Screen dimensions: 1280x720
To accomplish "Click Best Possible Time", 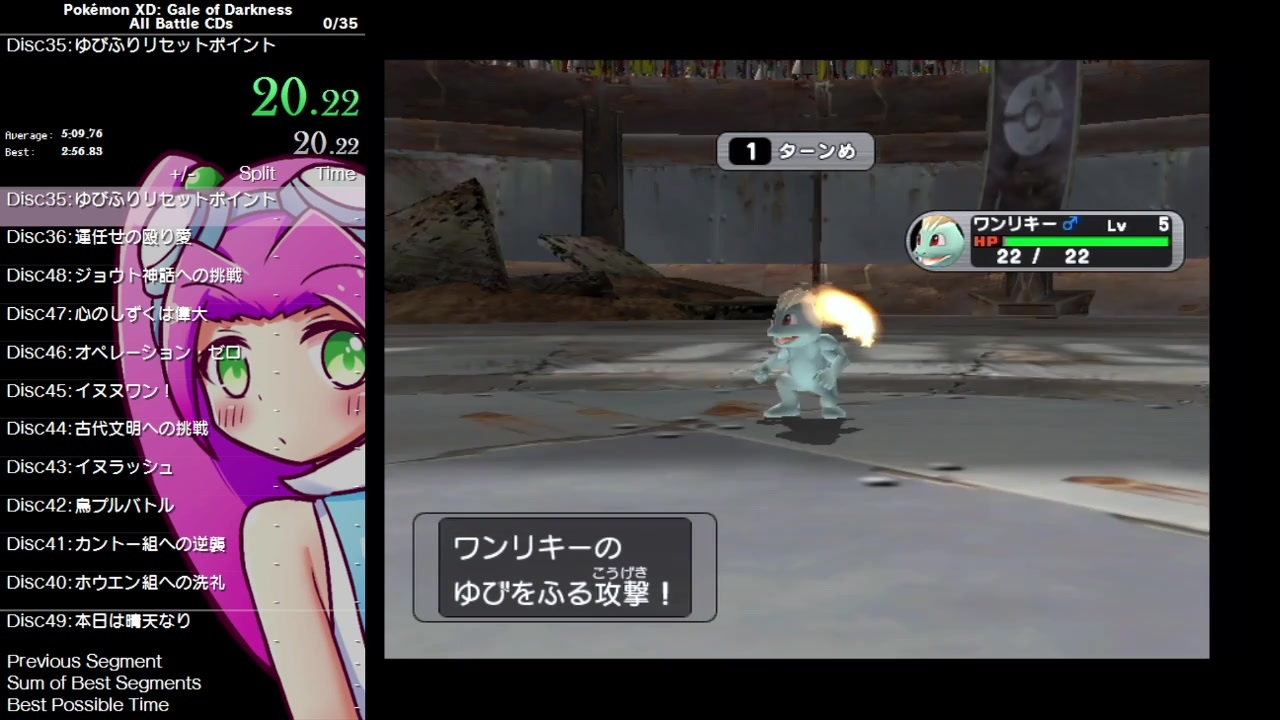I will 88,704.
